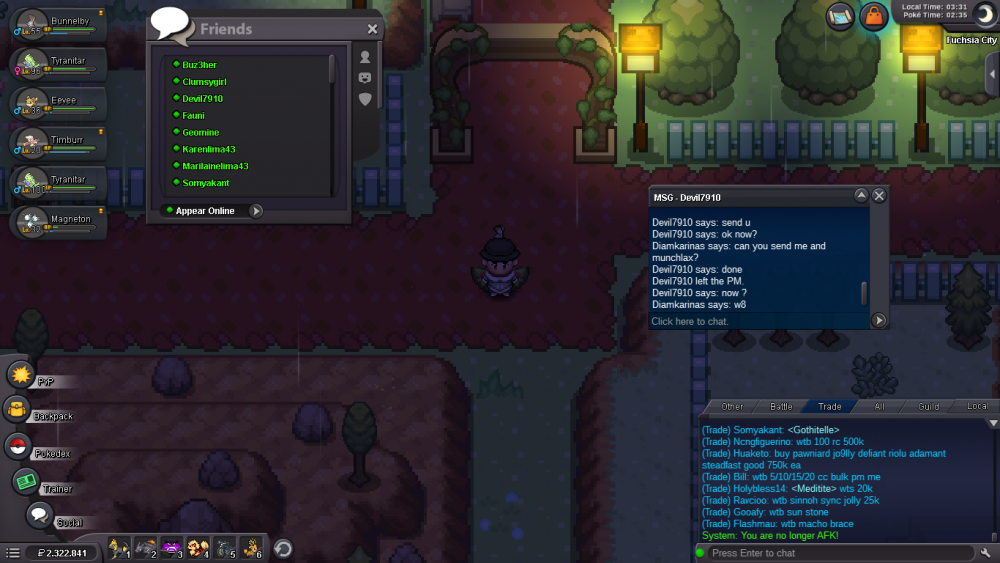Show the Local chat tab
1000x563 pixels.
[977, 407]
